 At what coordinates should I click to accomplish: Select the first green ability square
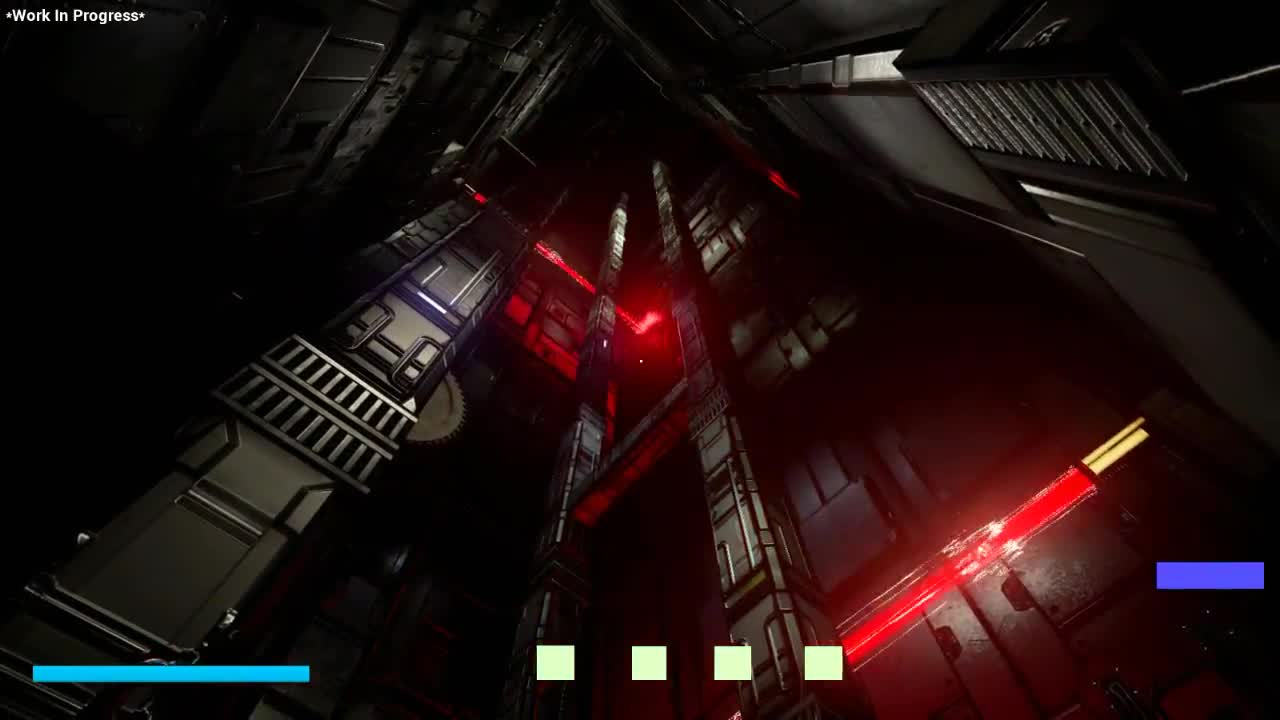coord(554,663)
